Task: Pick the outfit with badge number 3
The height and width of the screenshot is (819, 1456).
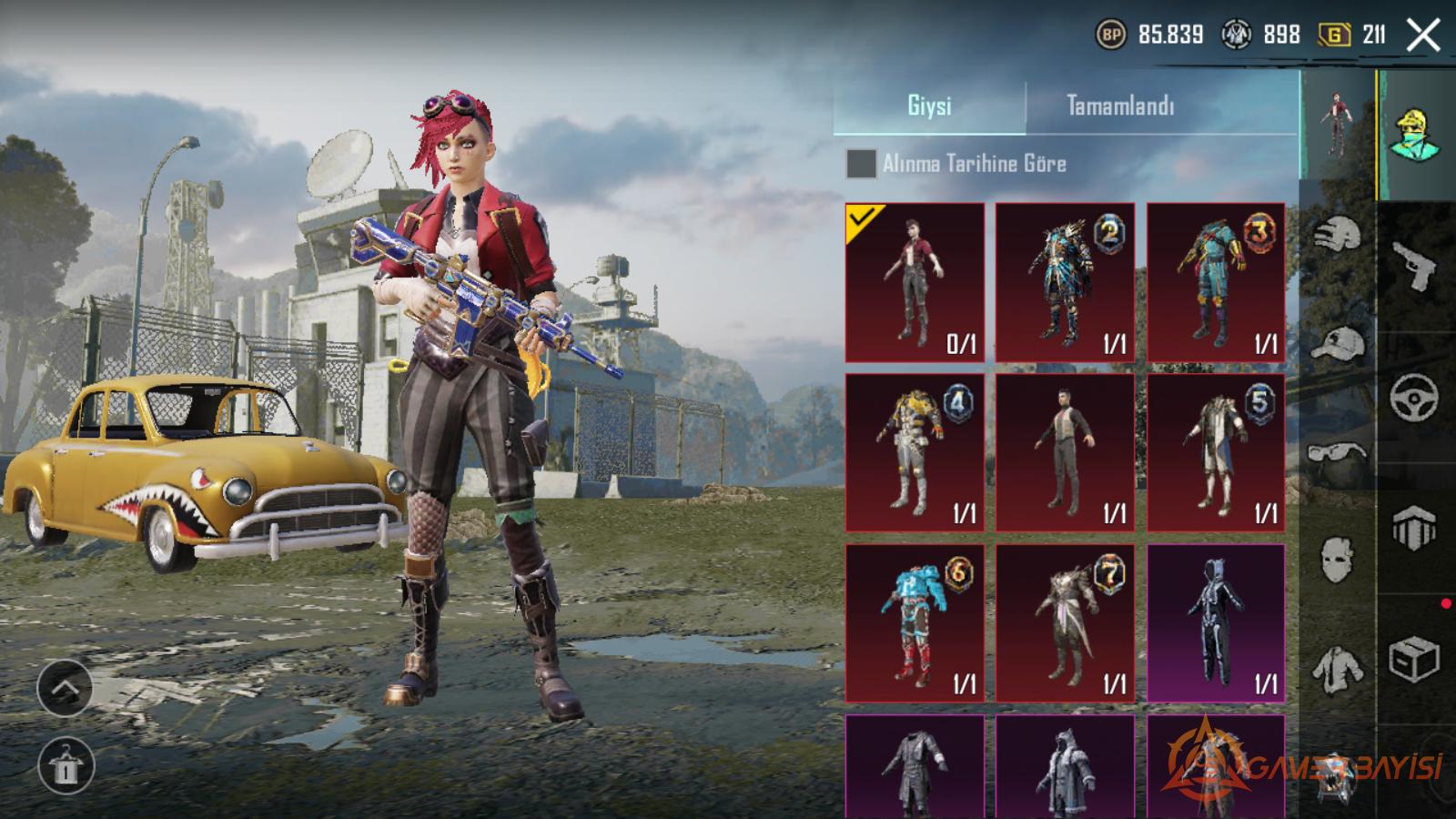Action: coord(1216,282)
